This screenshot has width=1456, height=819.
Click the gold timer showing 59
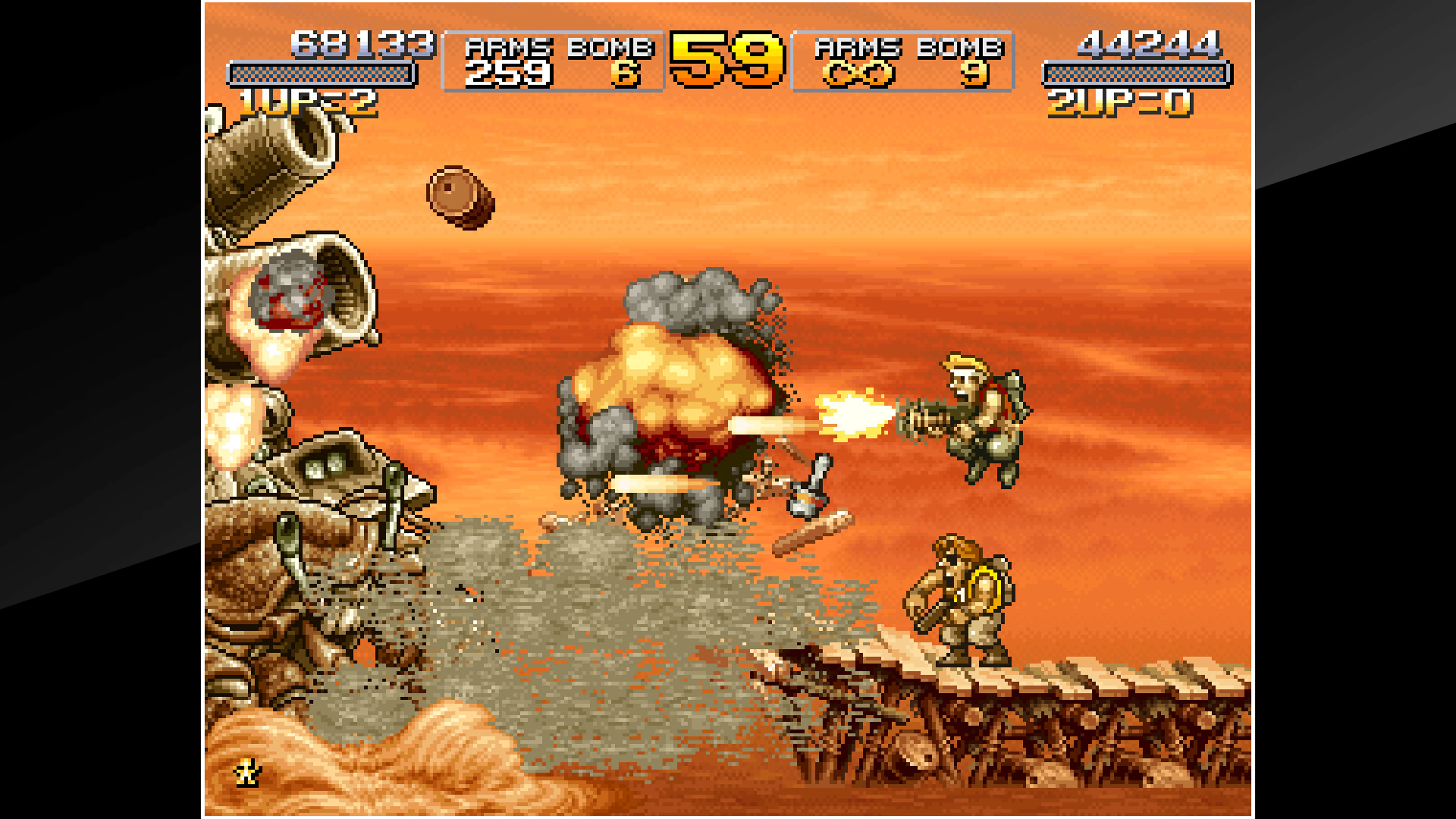click(726, 60)
